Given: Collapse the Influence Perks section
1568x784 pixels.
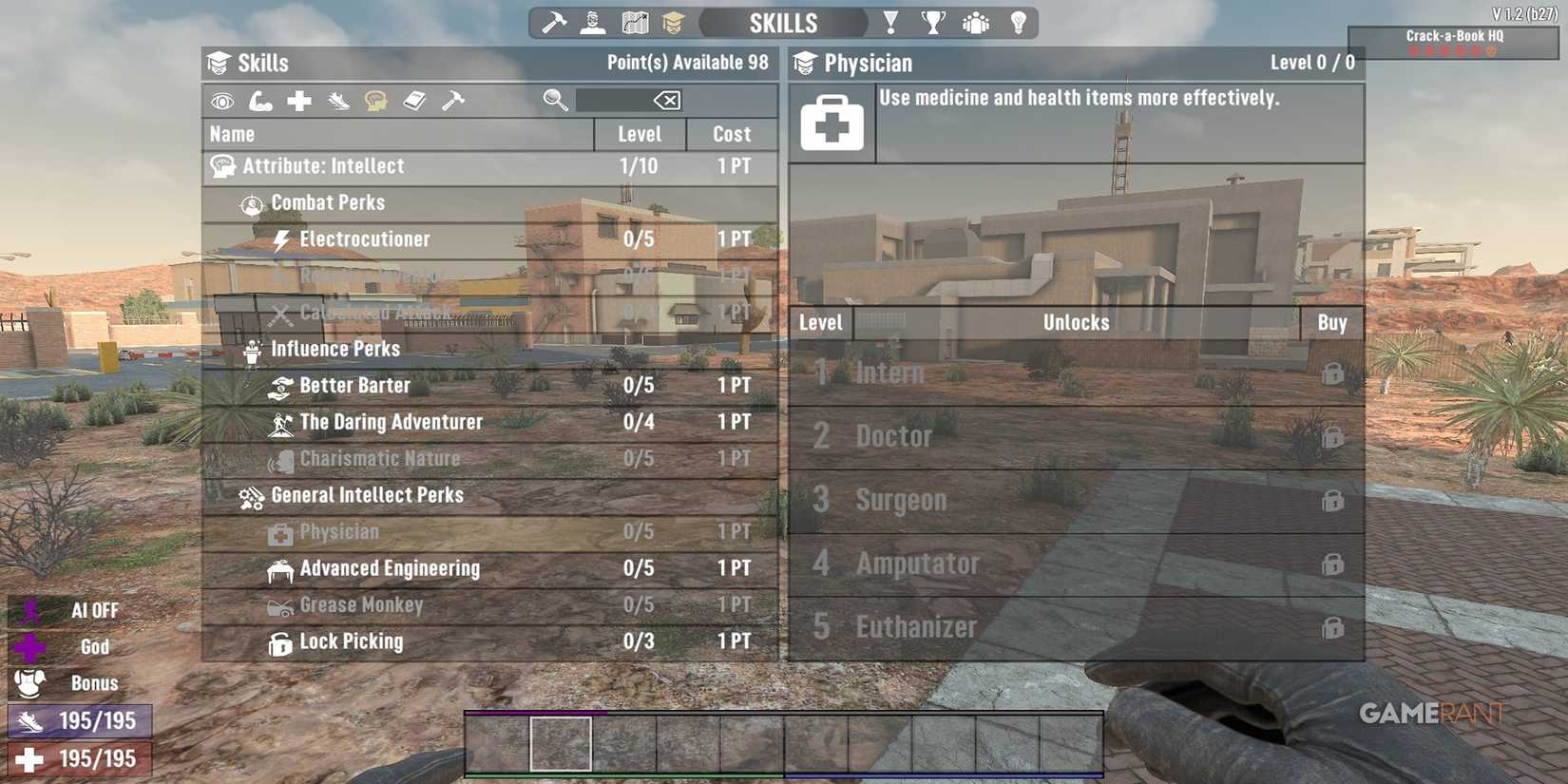Looking at the screenshot, I should point(335,348).
